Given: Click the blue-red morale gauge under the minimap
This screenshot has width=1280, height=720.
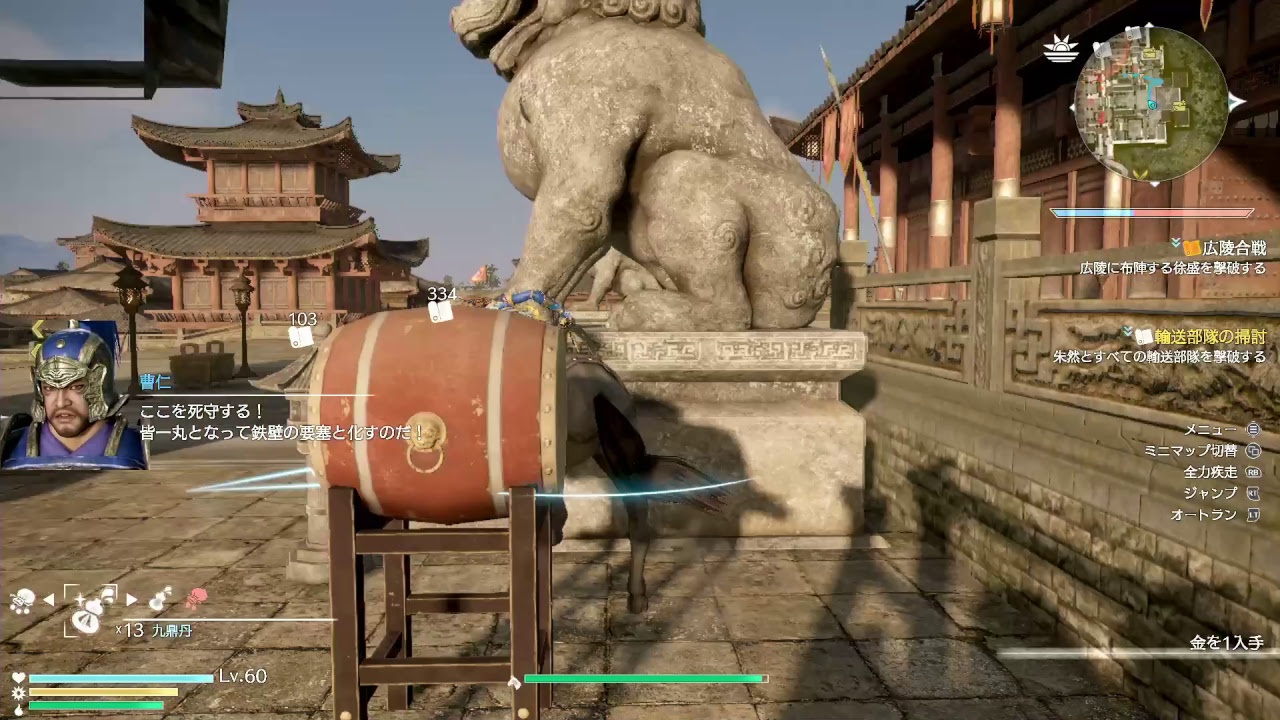Looking at the screenshot, I should [x=1150, y=212].
